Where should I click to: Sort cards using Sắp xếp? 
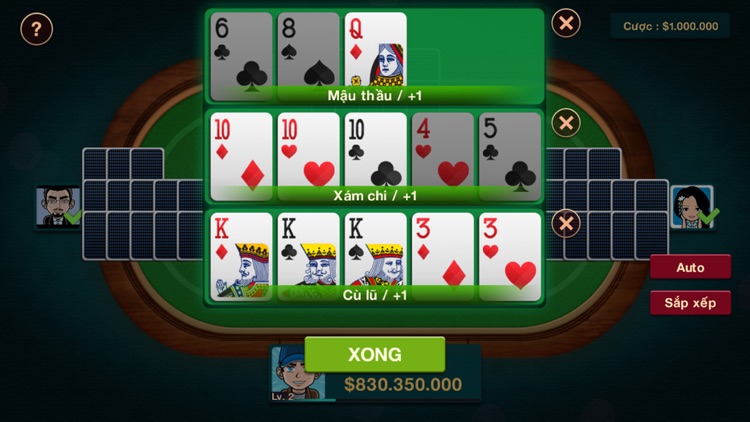690,302
